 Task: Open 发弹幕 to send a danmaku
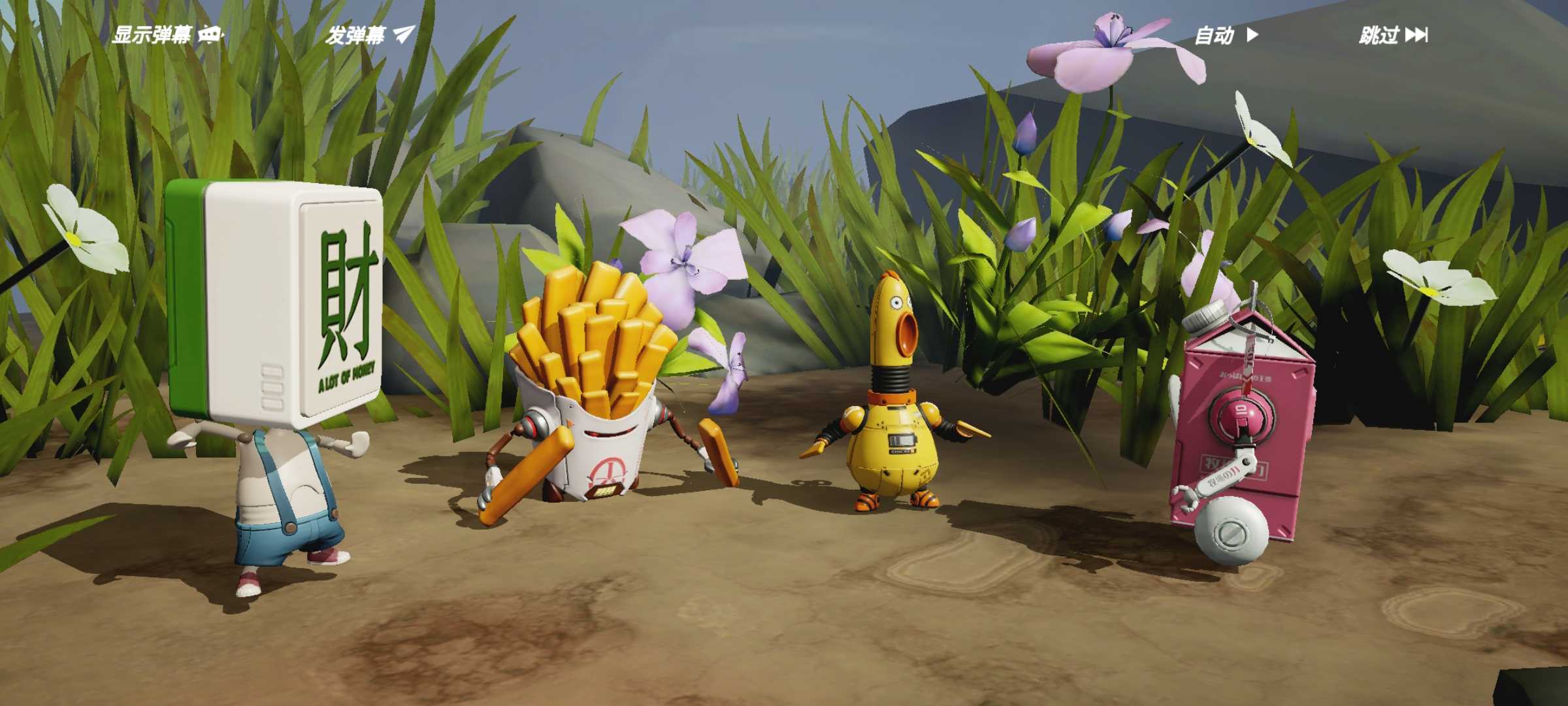tap(370, 35)
